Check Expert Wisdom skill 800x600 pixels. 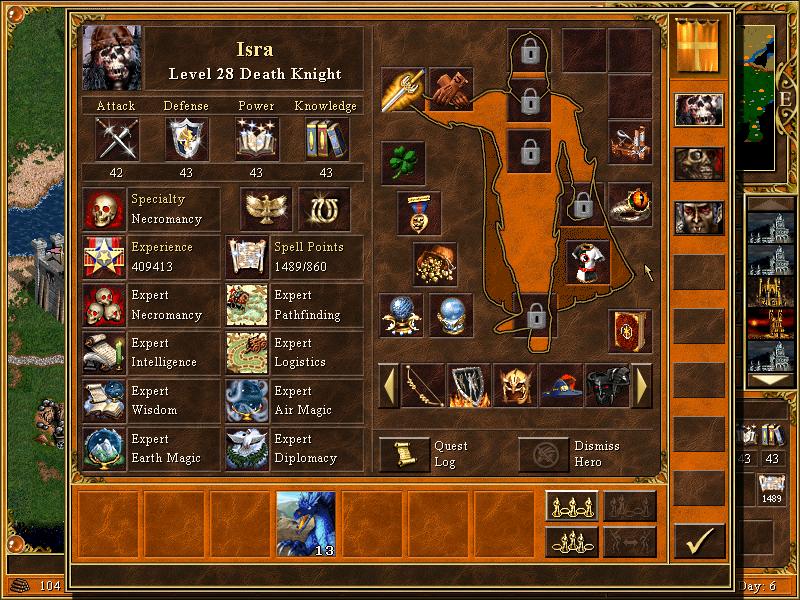click(103, 400)
